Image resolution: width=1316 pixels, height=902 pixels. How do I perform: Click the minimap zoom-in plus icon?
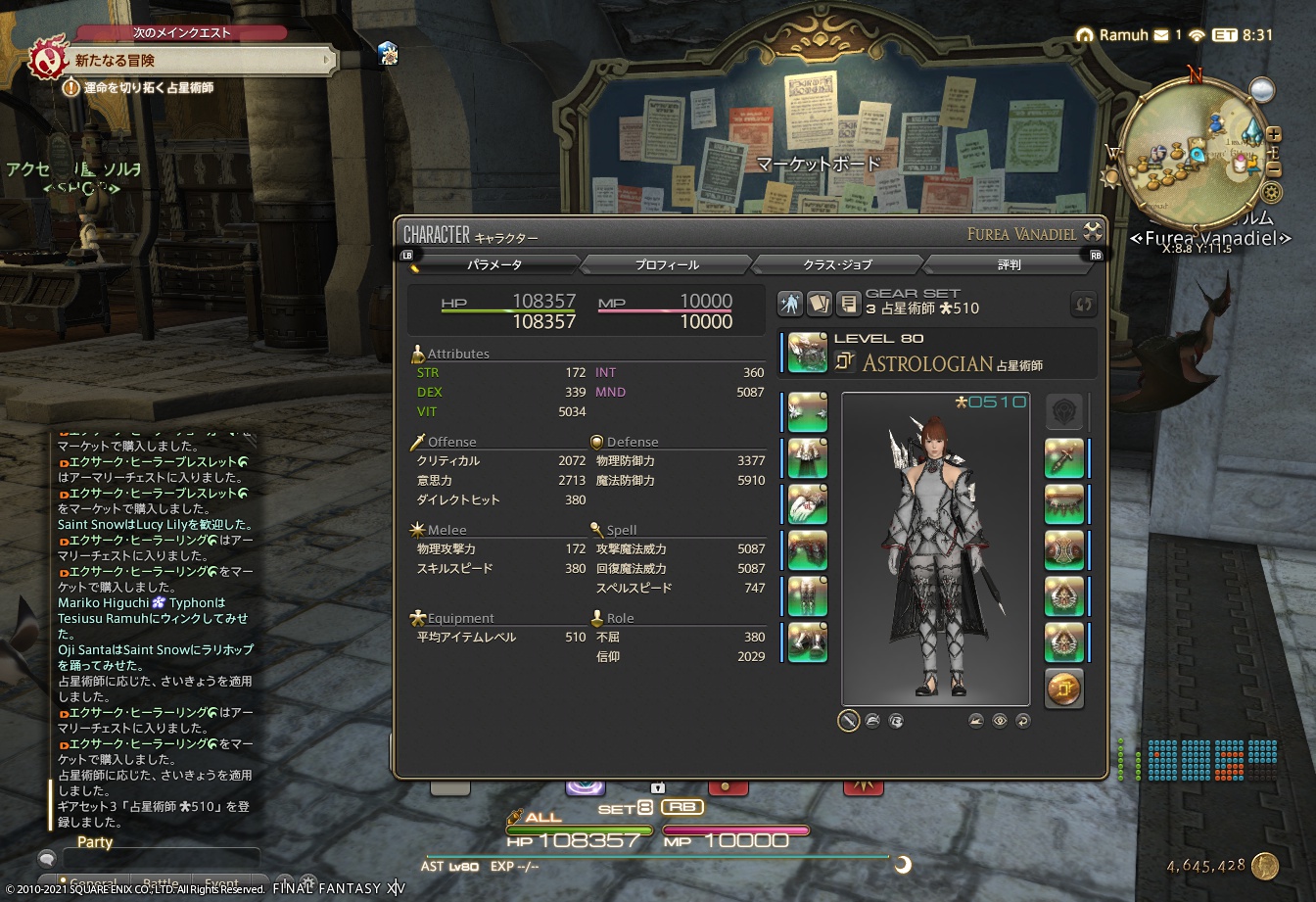1273,135
